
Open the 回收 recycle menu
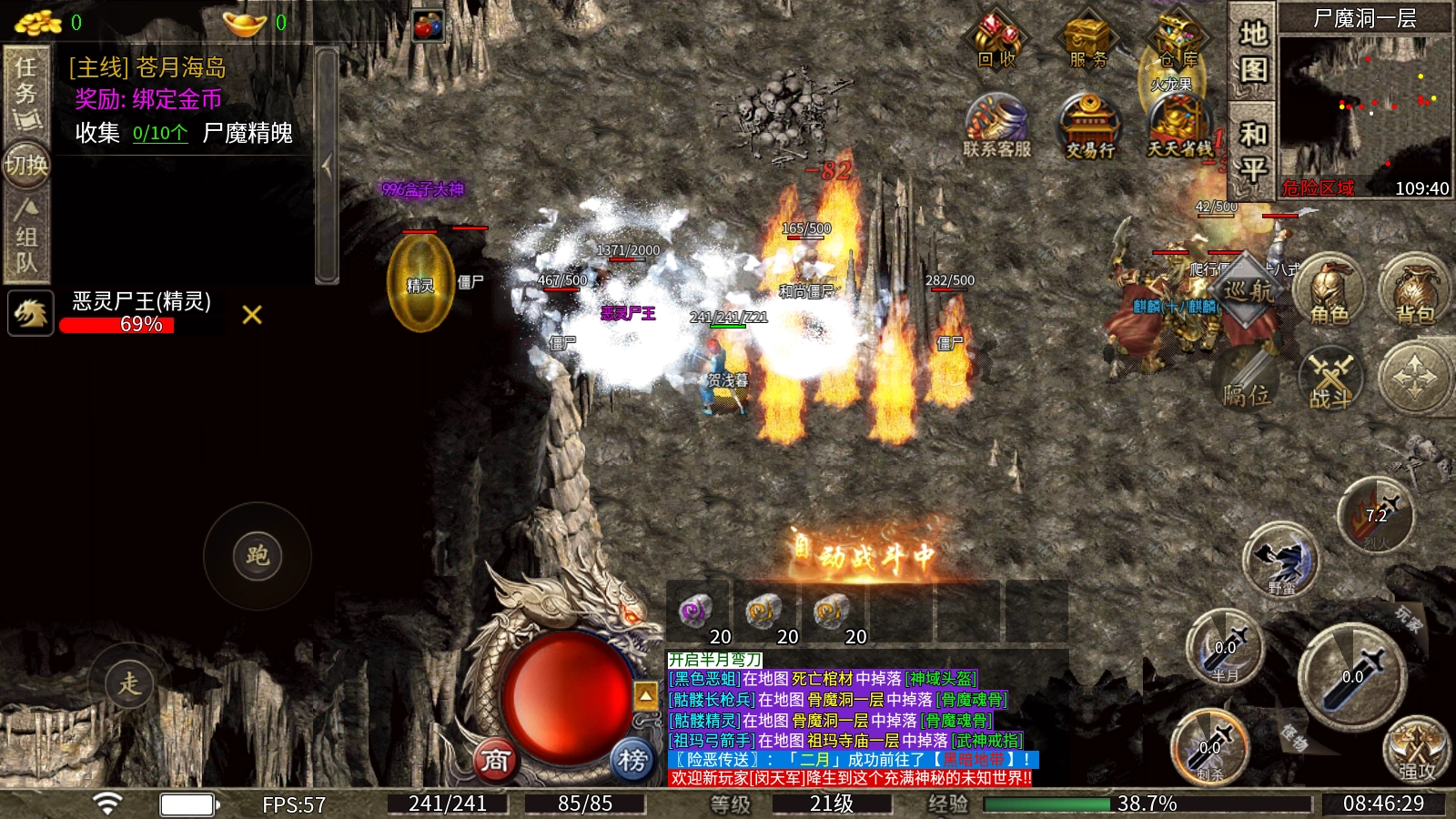997,42
